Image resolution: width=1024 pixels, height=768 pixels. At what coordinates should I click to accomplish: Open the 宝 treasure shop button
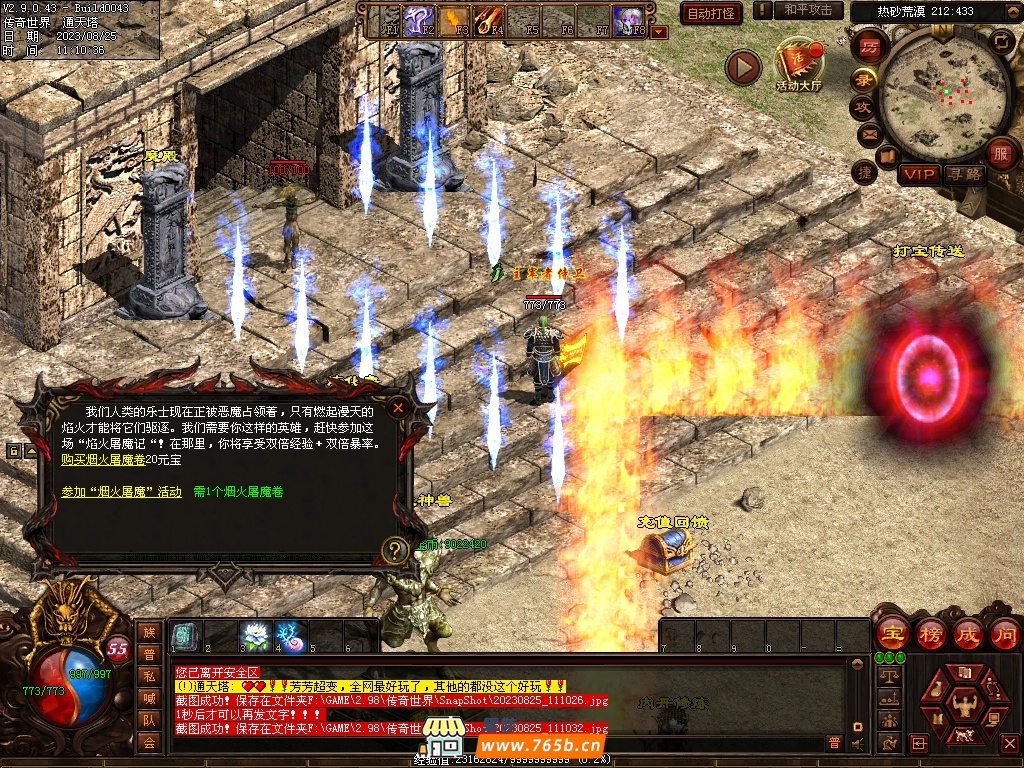[x=891, y=633]
